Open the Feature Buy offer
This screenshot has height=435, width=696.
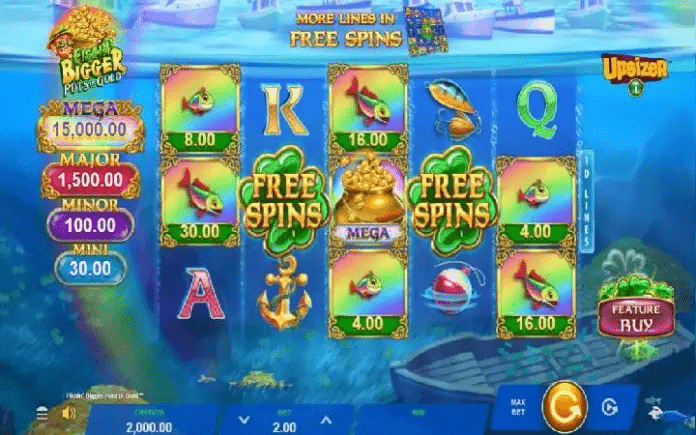pos(629,317)
